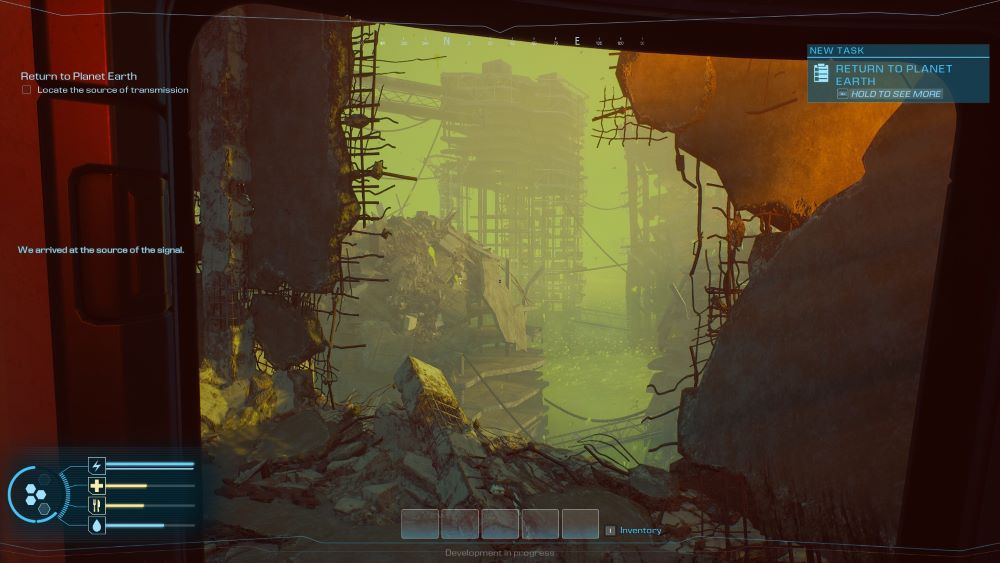Select the Return to Planet Earth quest tracker
1000x563 pixels.
tap(79, 76)
